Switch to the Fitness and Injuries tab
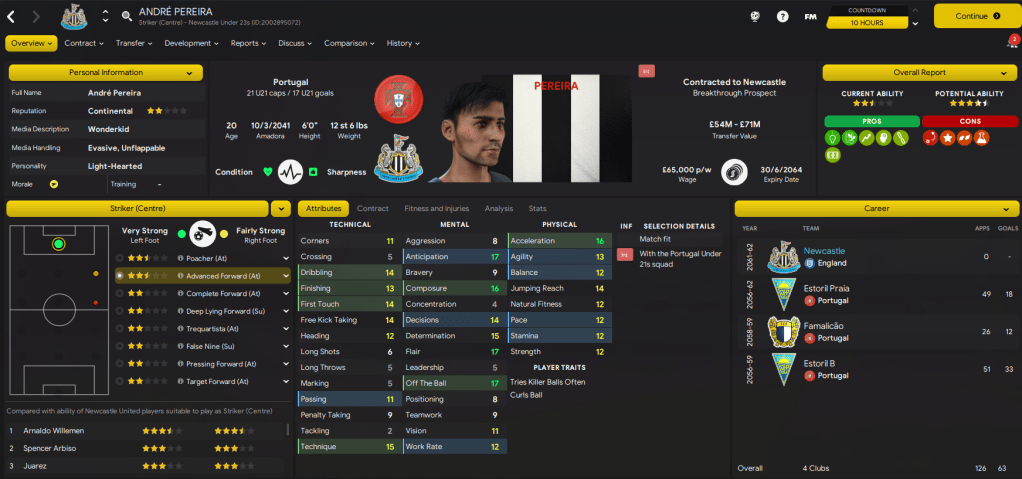 click(x=436, y=209)
